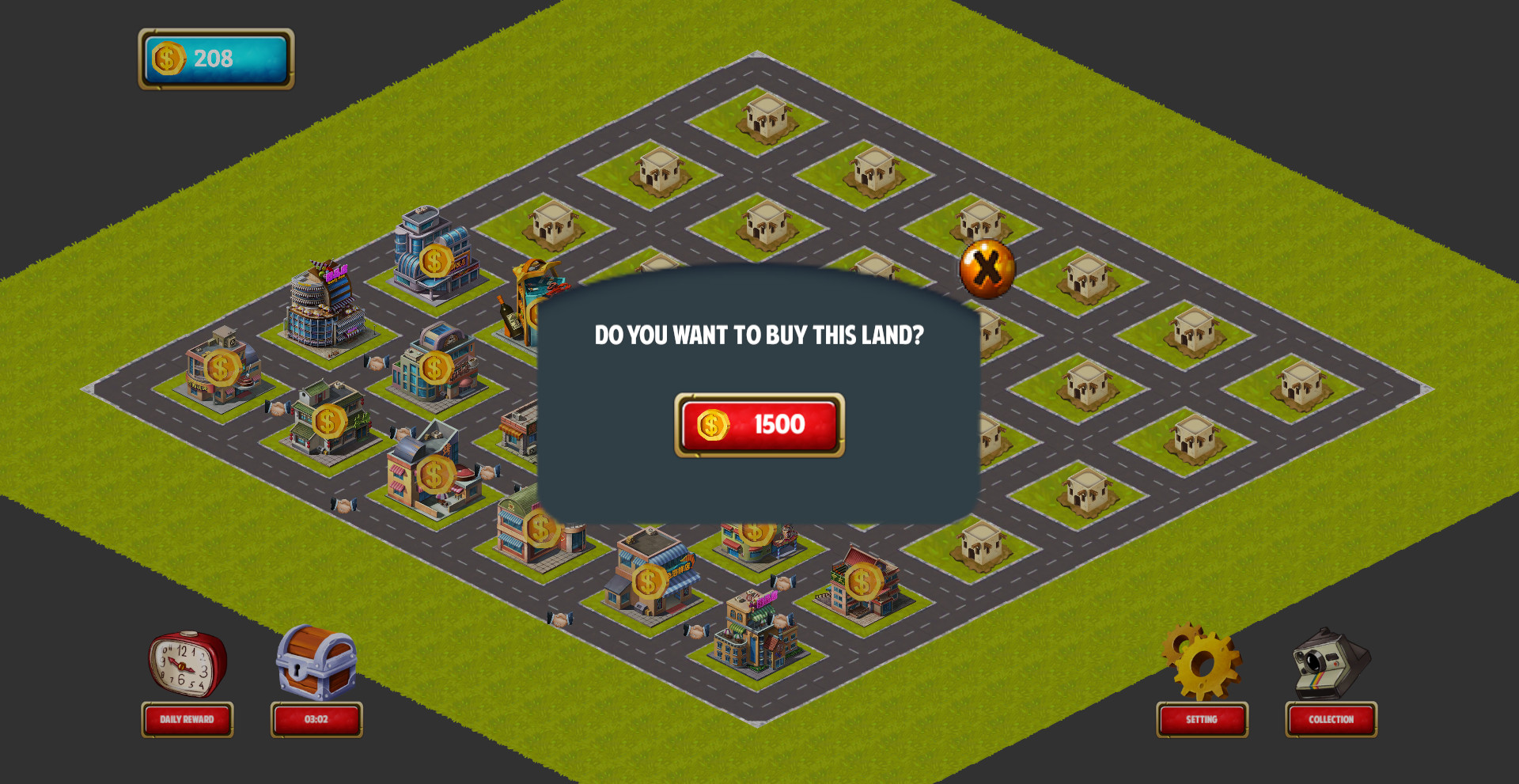Click the coin balance showing 208
The height and width of the screenshot is (784, 1519).
coord(214,56)
